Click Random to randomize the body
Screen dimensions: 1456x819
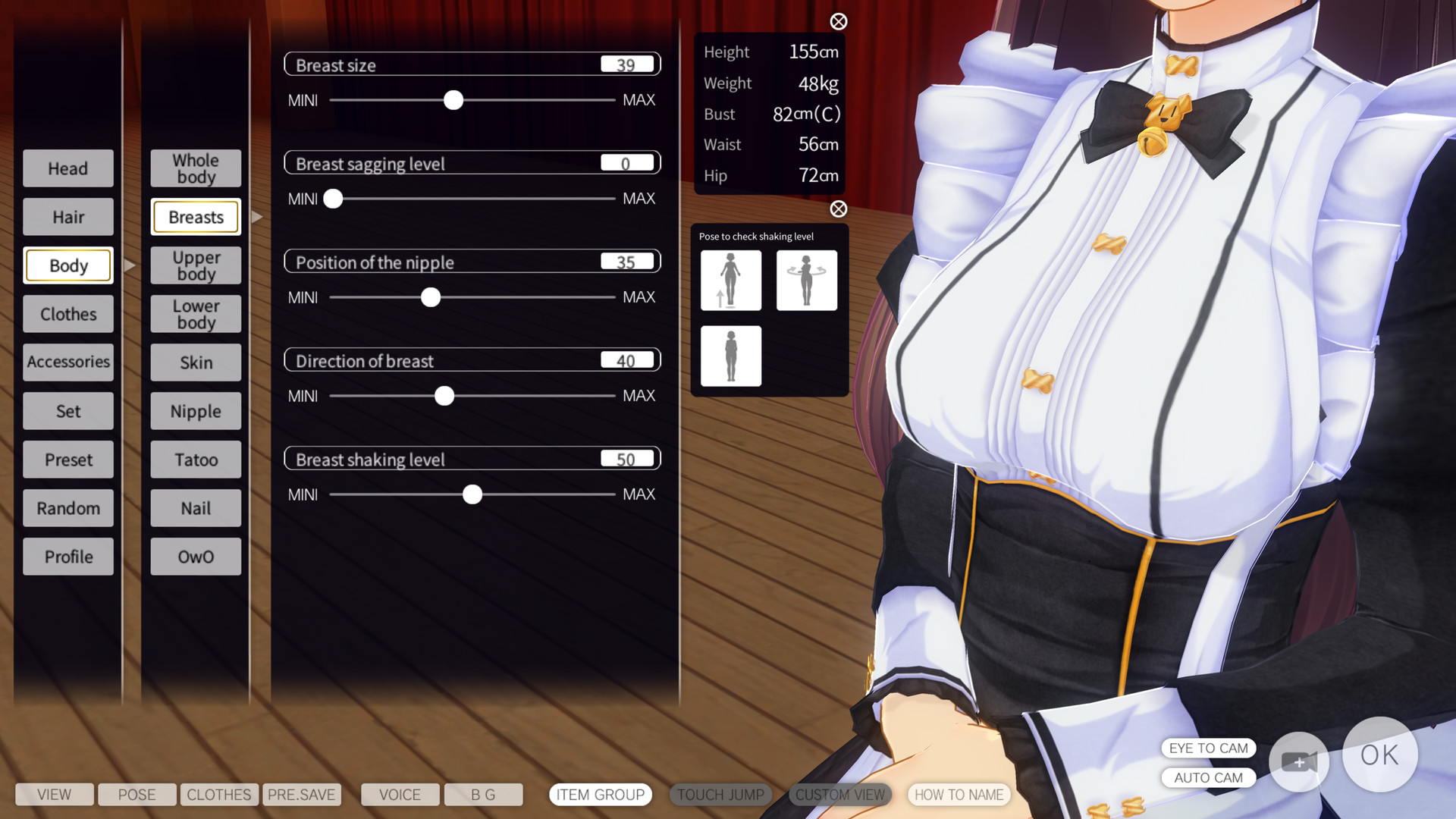67,508
